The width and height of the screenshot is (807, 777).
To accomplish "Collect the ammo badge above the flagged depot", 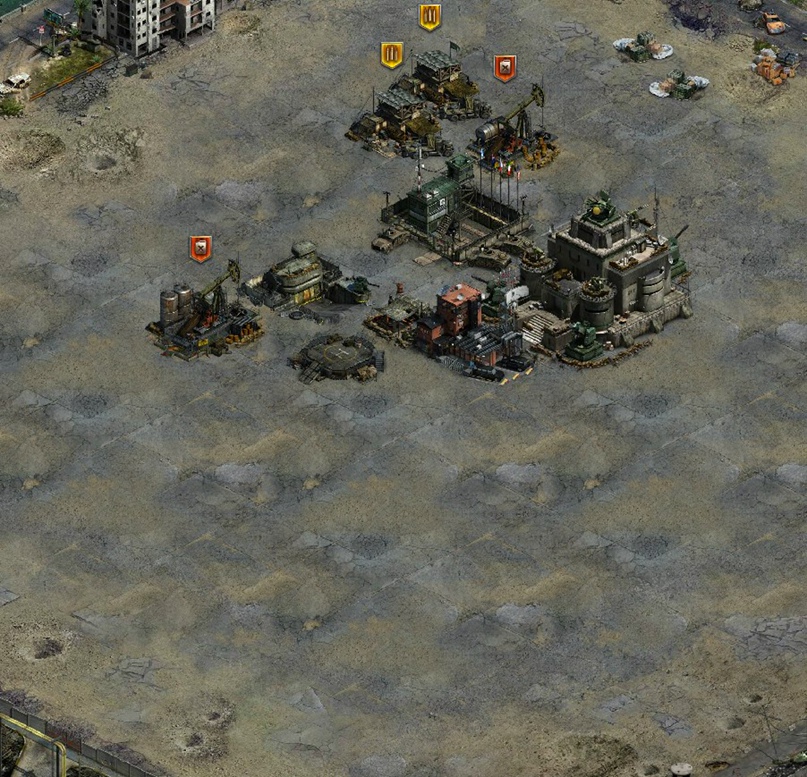I will pyautogui.click(x=430, y=17).
